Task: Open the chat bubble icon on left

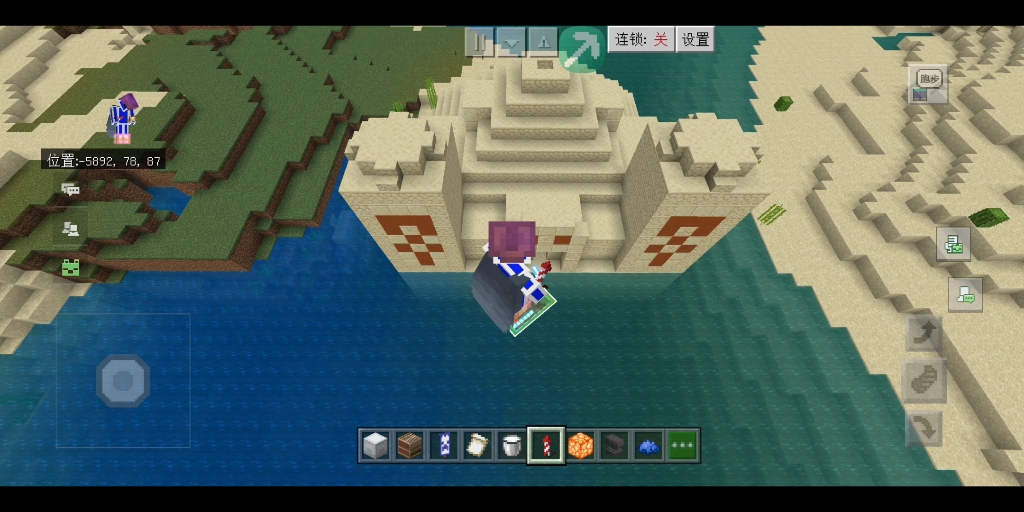Action: [x=70, y=189]
